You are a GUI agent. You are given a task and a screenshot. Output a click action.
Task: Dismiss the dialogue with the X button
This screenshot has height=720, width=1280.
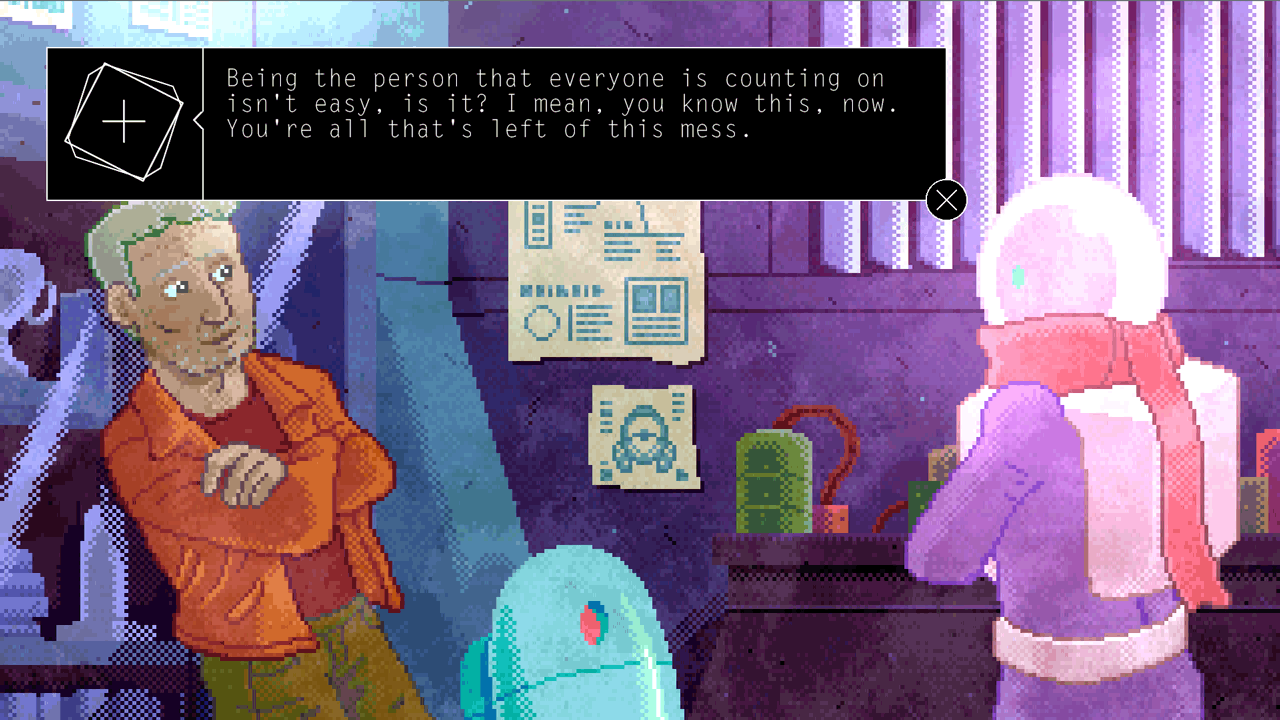coord(946,199)
